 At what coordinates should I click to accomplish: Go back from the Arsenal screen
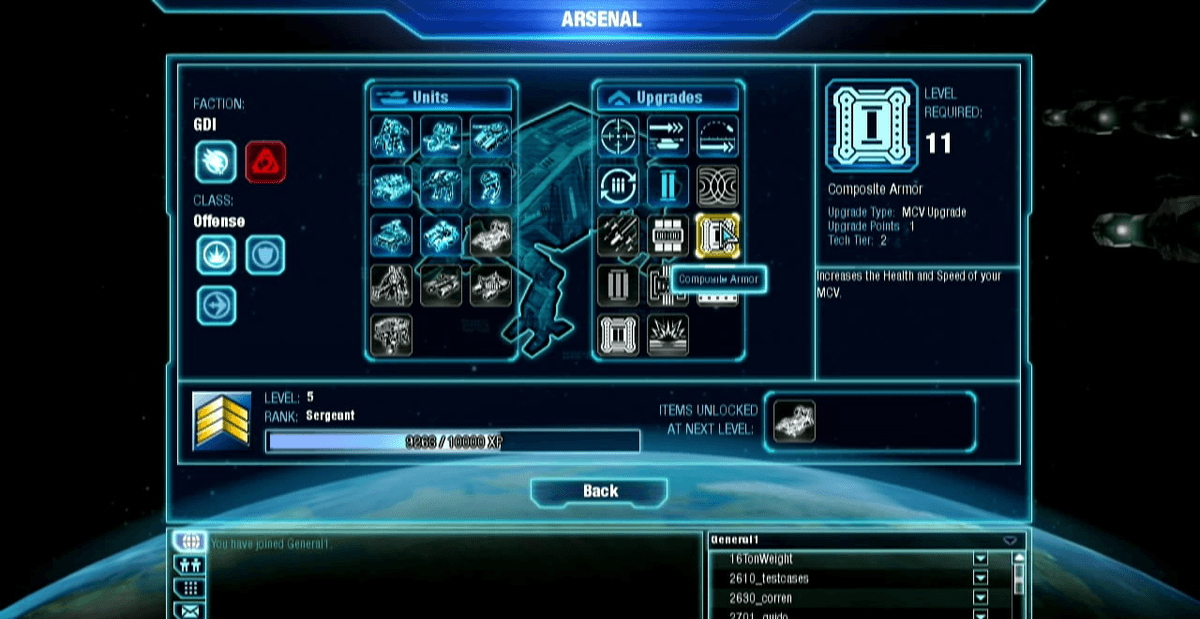[x=599, y=491]
